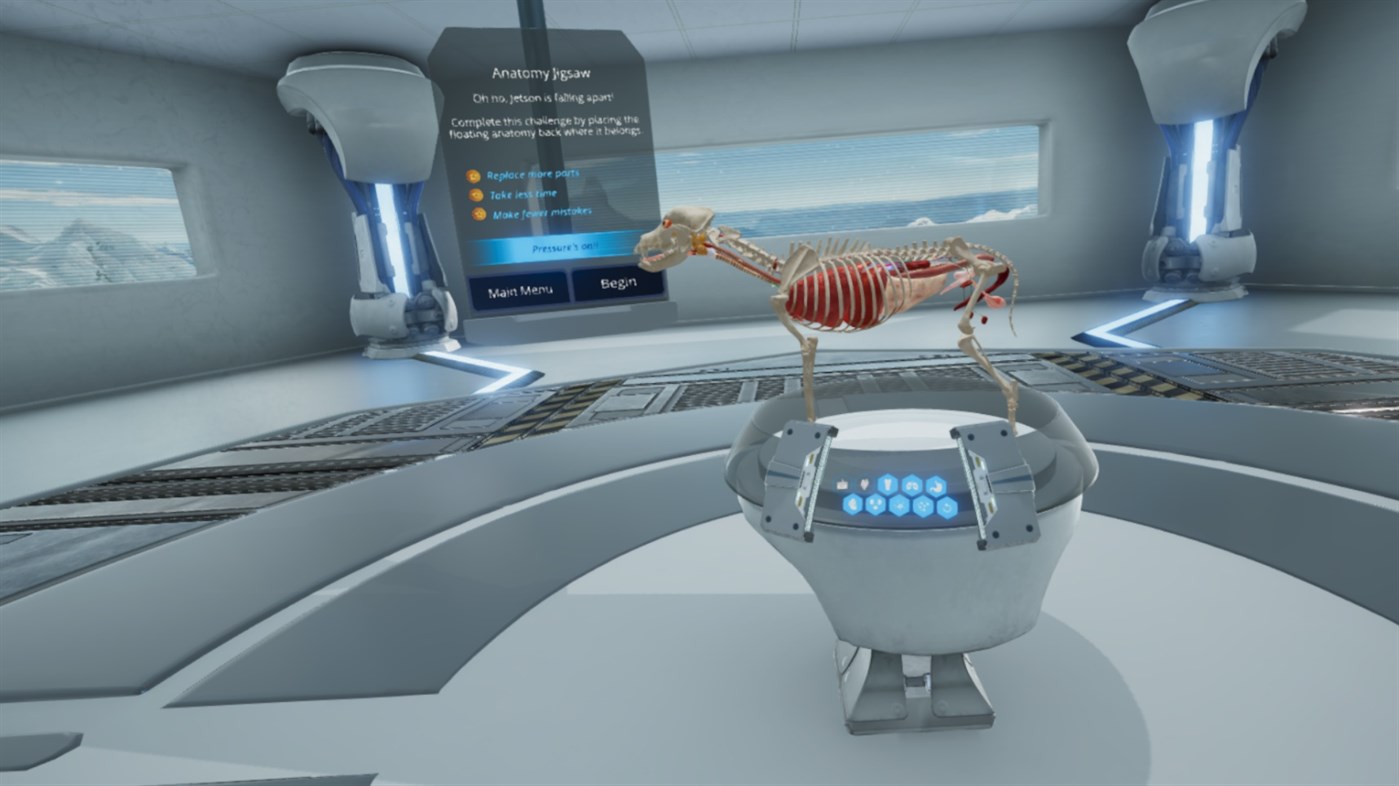The image size is (1399, 786).
Task: Select the lungs respiratory system hexagon icon
Action: click(x=912, y=485)
